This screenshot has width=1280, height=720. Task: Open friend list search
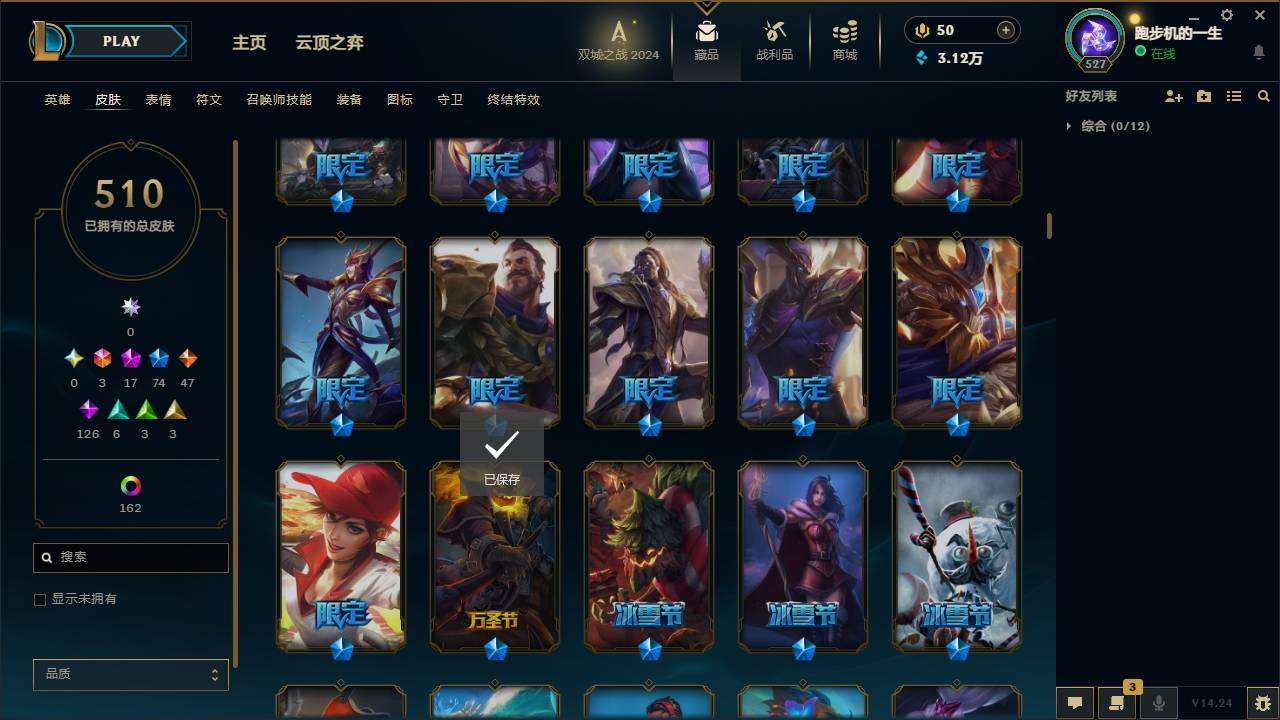[x=1264, y=95]
